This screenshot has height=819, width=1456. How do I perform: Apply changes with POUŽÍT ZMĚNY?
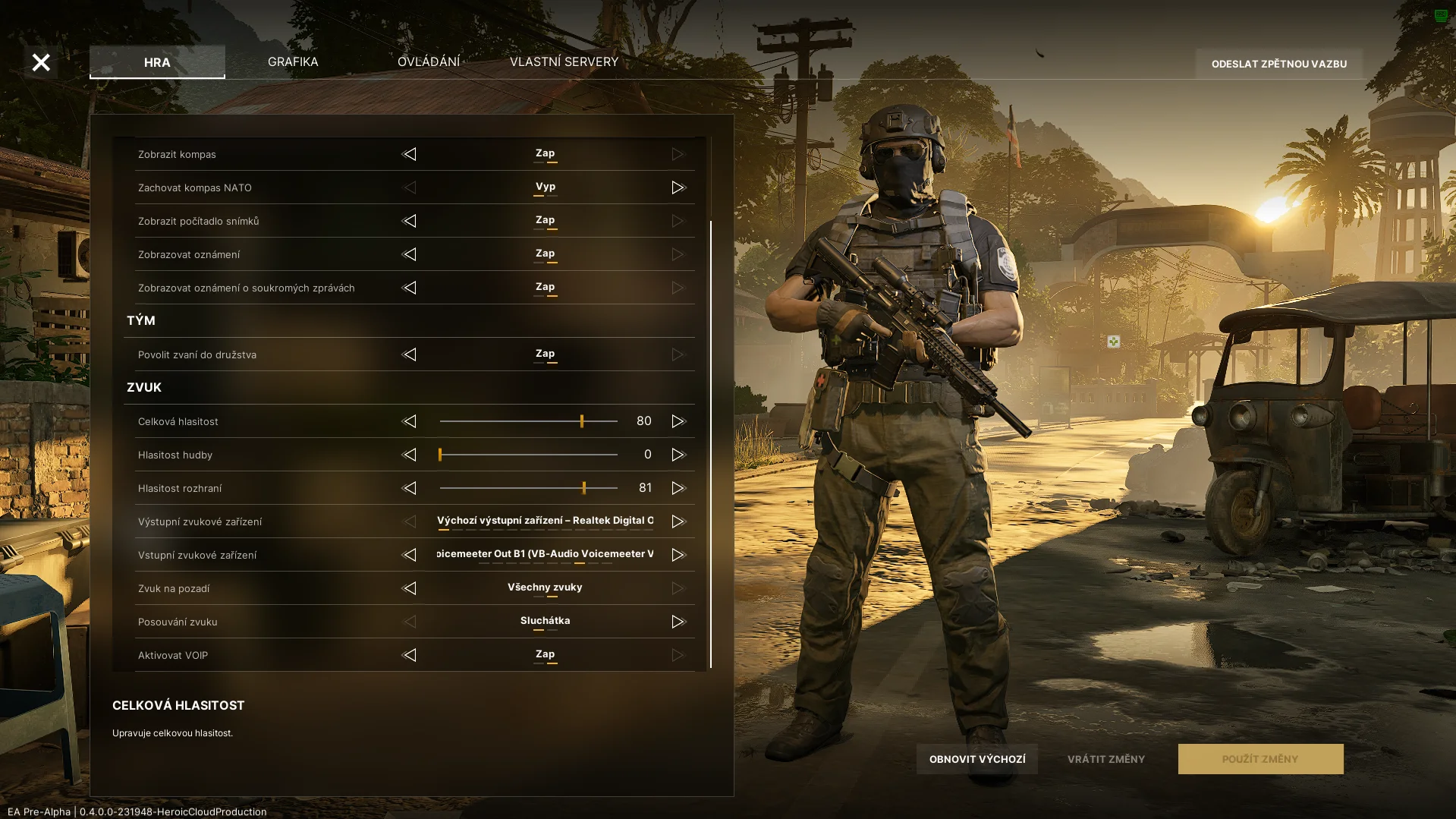coord(1260,759)
